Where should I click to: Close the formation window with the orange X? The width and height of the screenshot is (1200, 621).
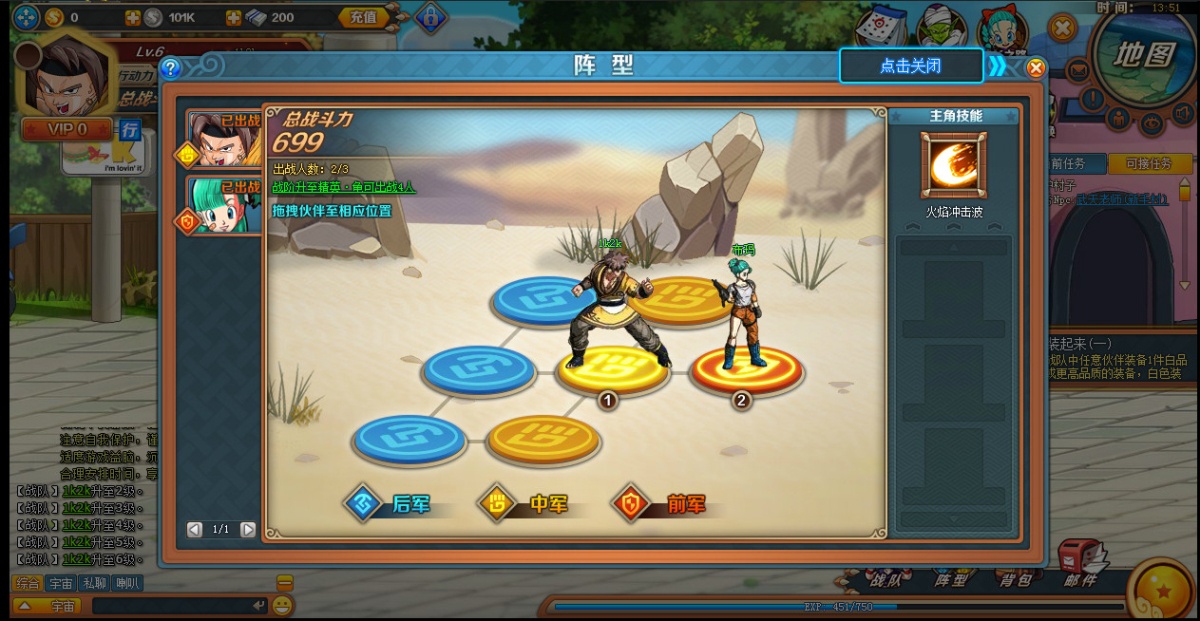click(1036, 68)
